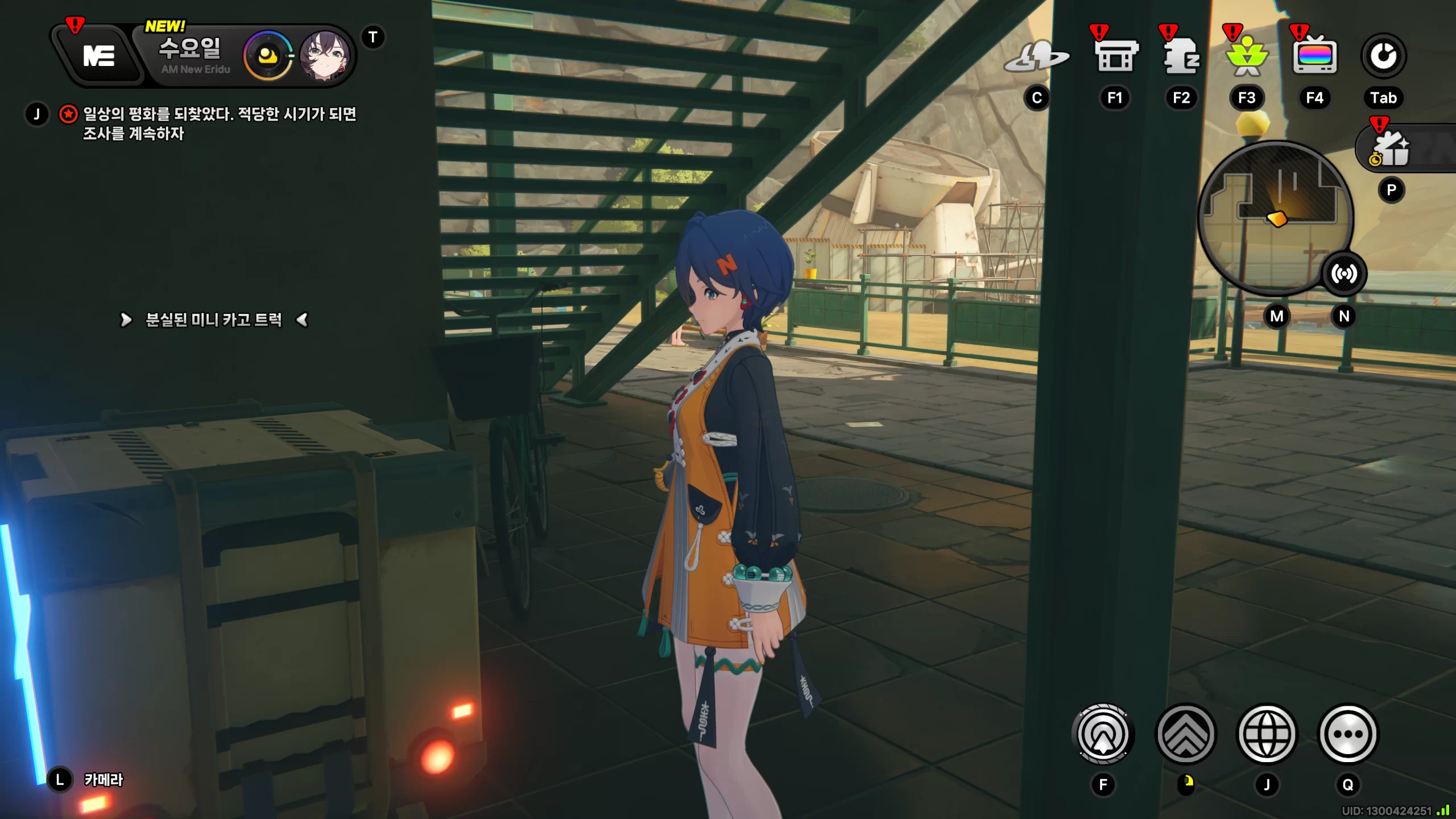Activate the signal broadcast button by minimap
This screenshot has height=819, width=1456.
pos(1343,274)
